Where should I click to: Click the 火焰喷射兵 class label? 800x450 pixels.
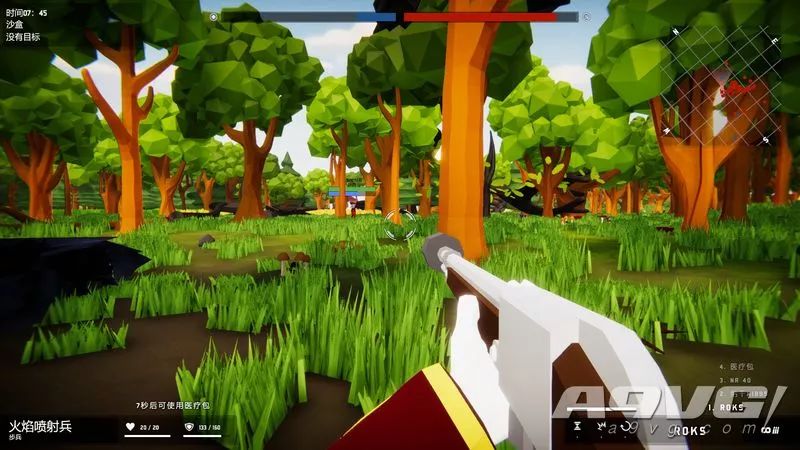pyautogui.click(x=41, y=426)
